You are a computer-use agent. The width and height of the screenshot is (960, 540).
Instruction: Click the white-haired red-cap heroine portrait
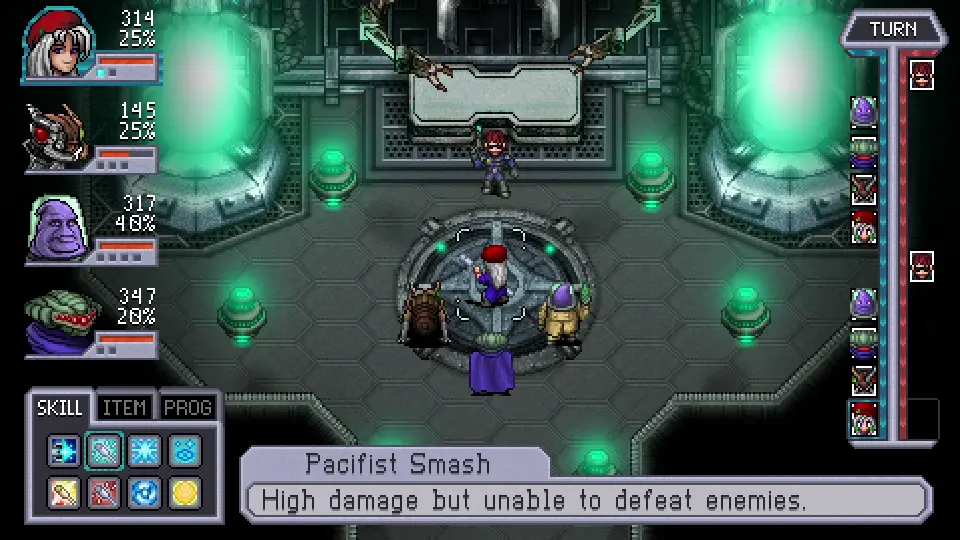coord(58,40)
